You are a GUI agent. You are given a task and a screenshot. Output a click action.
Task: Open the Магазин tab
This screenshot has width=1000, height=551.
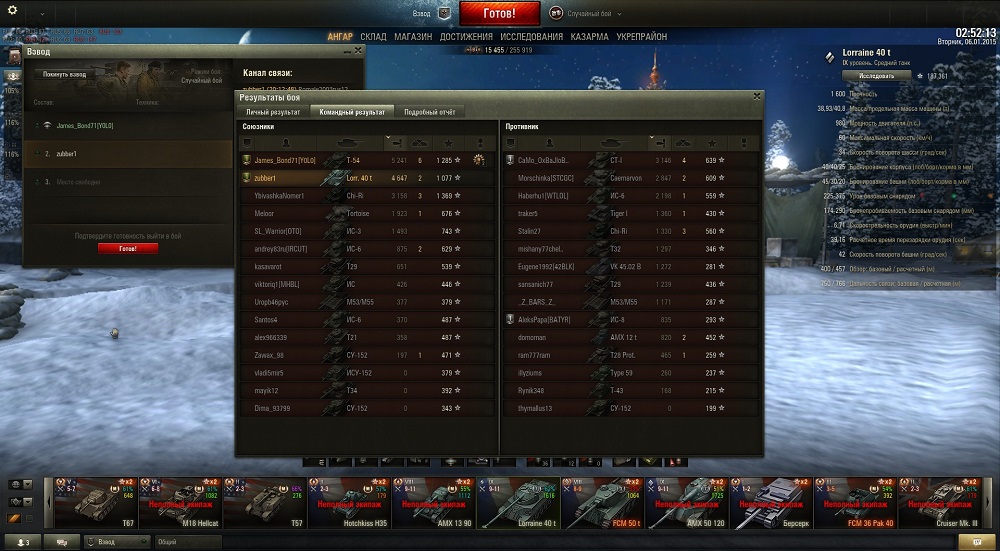[x=413, y=37]
